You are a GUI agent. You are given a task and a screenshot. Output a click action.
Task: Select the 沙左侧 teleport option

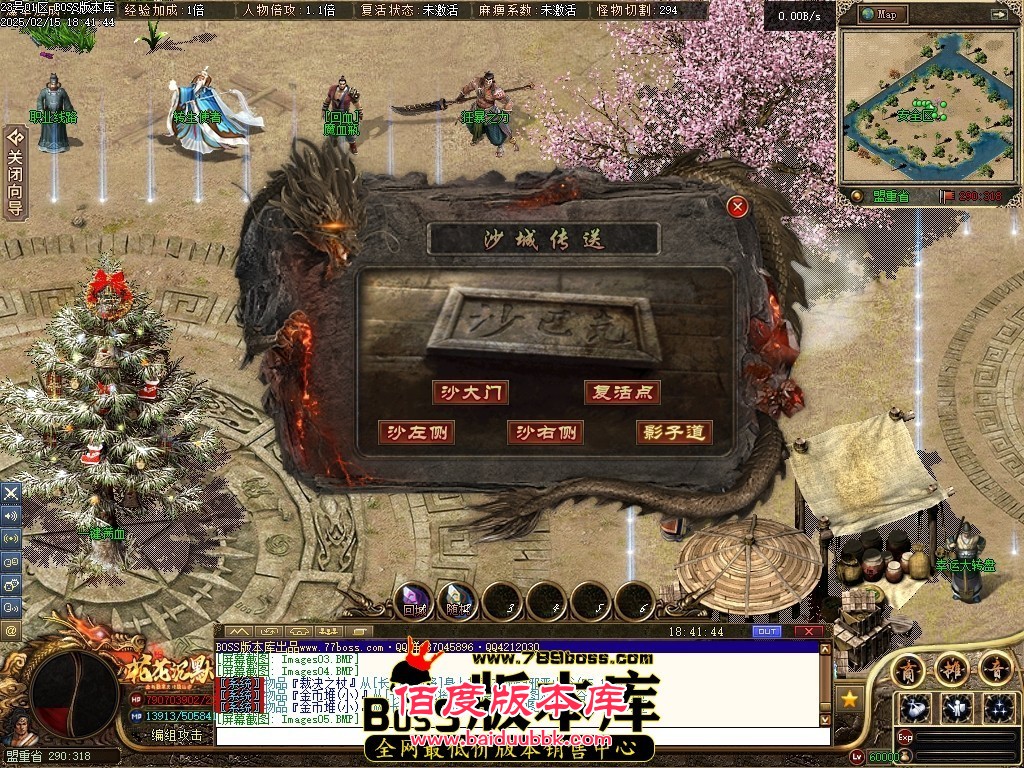pos(416,432)
